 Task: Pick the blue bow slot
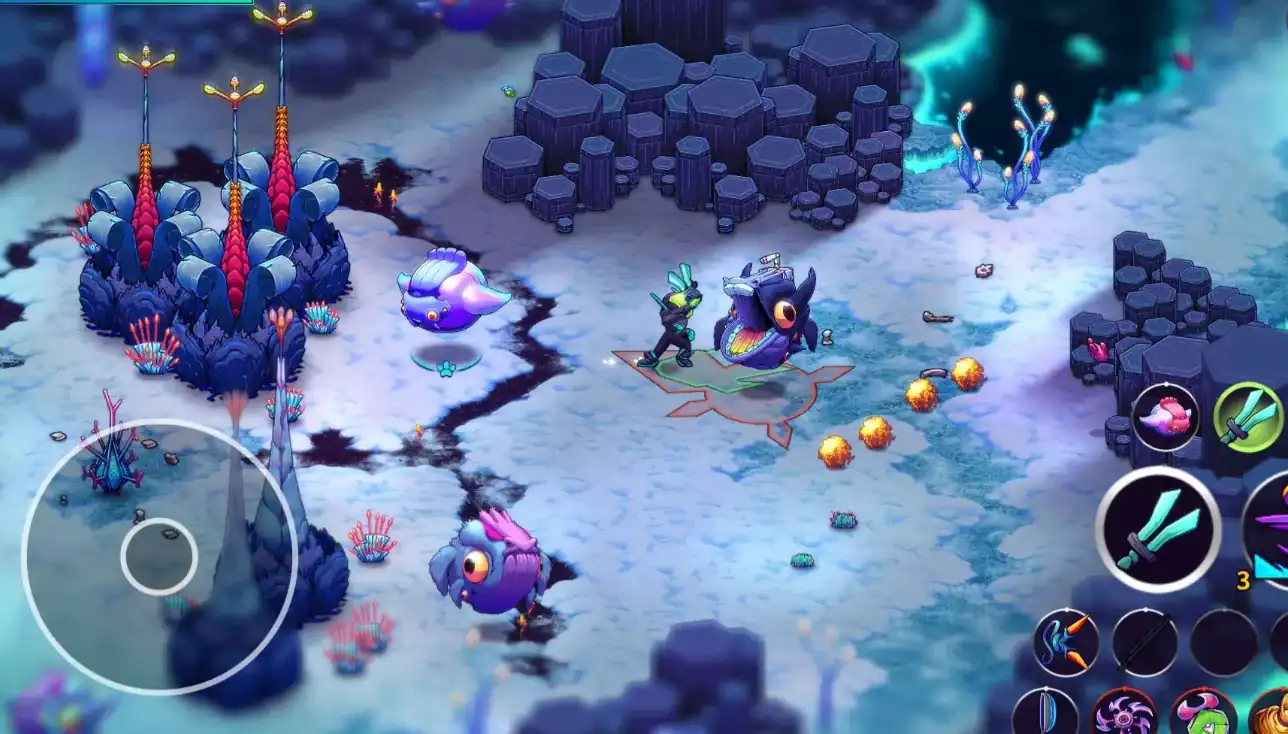pyautogui.click(x=1045, y=714)
